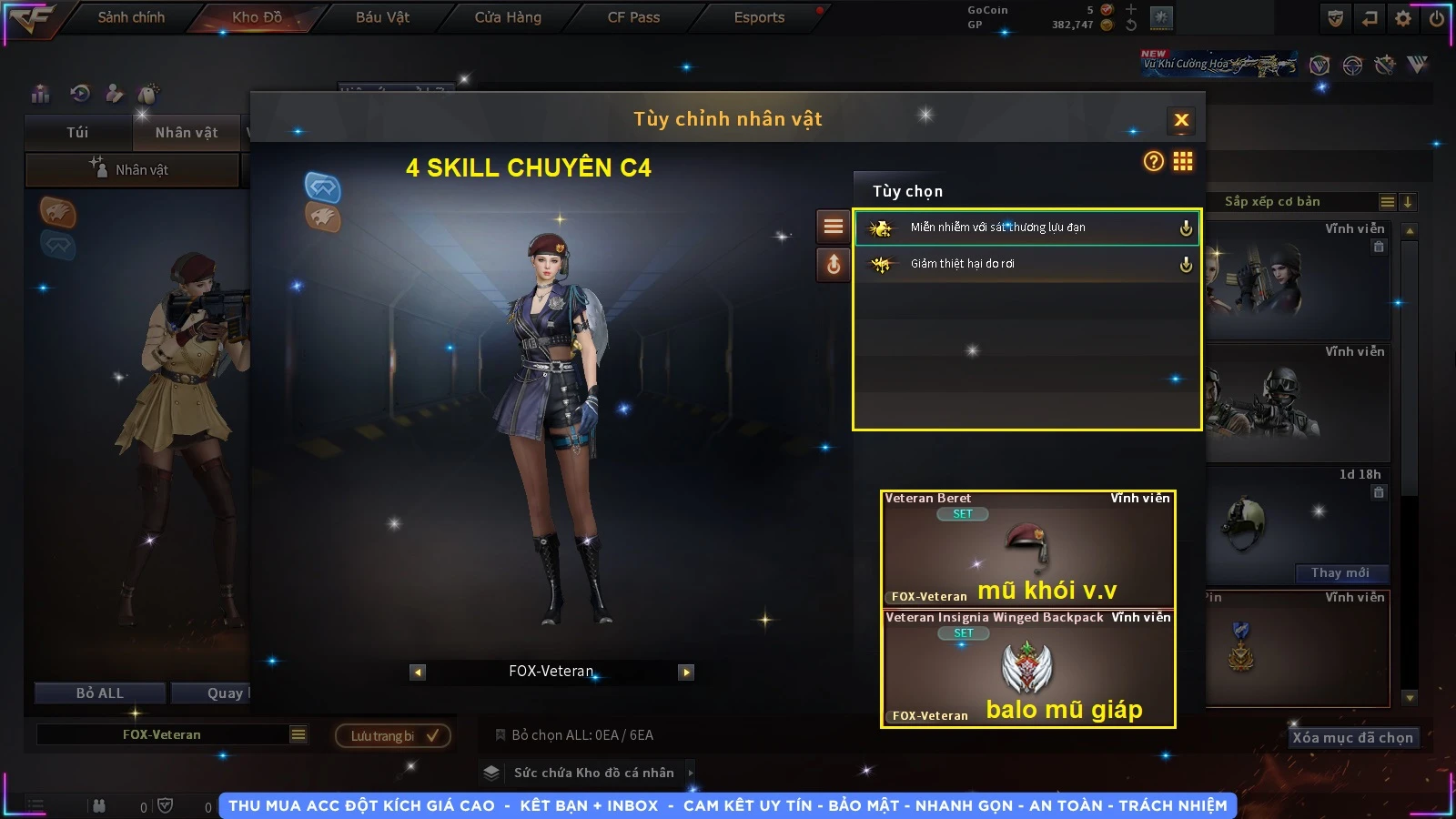Close the Tùy chỉnh nhân vật window
This screenshot has width=1456, height=819.
pos(1181,120)
